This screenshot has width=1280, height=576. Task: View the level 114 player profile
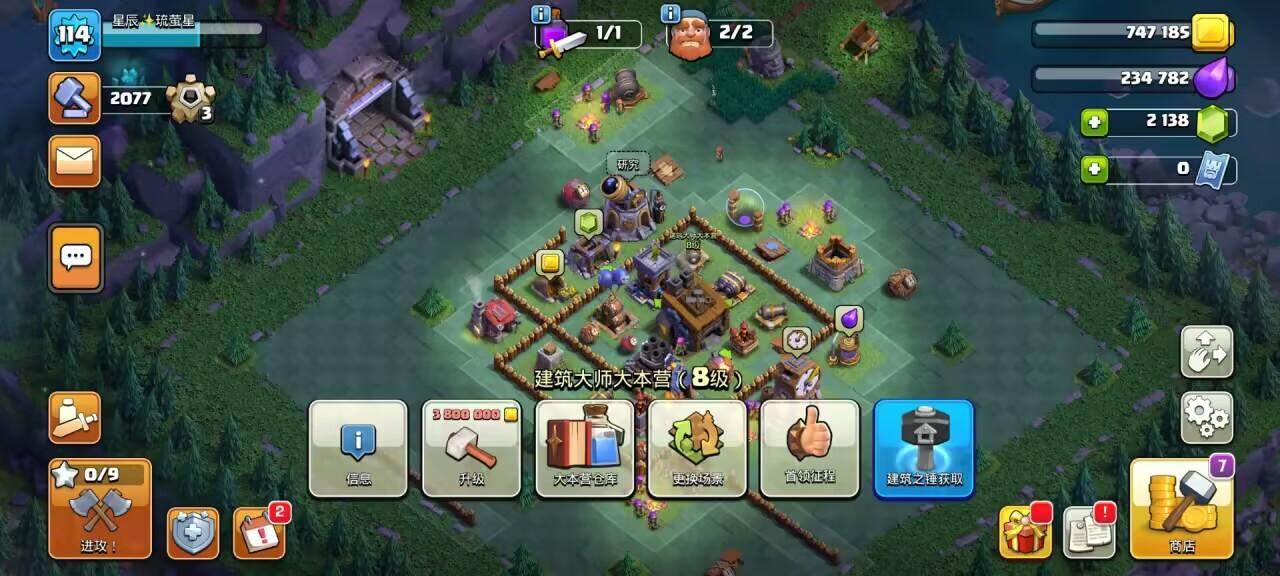pos(74,36)
